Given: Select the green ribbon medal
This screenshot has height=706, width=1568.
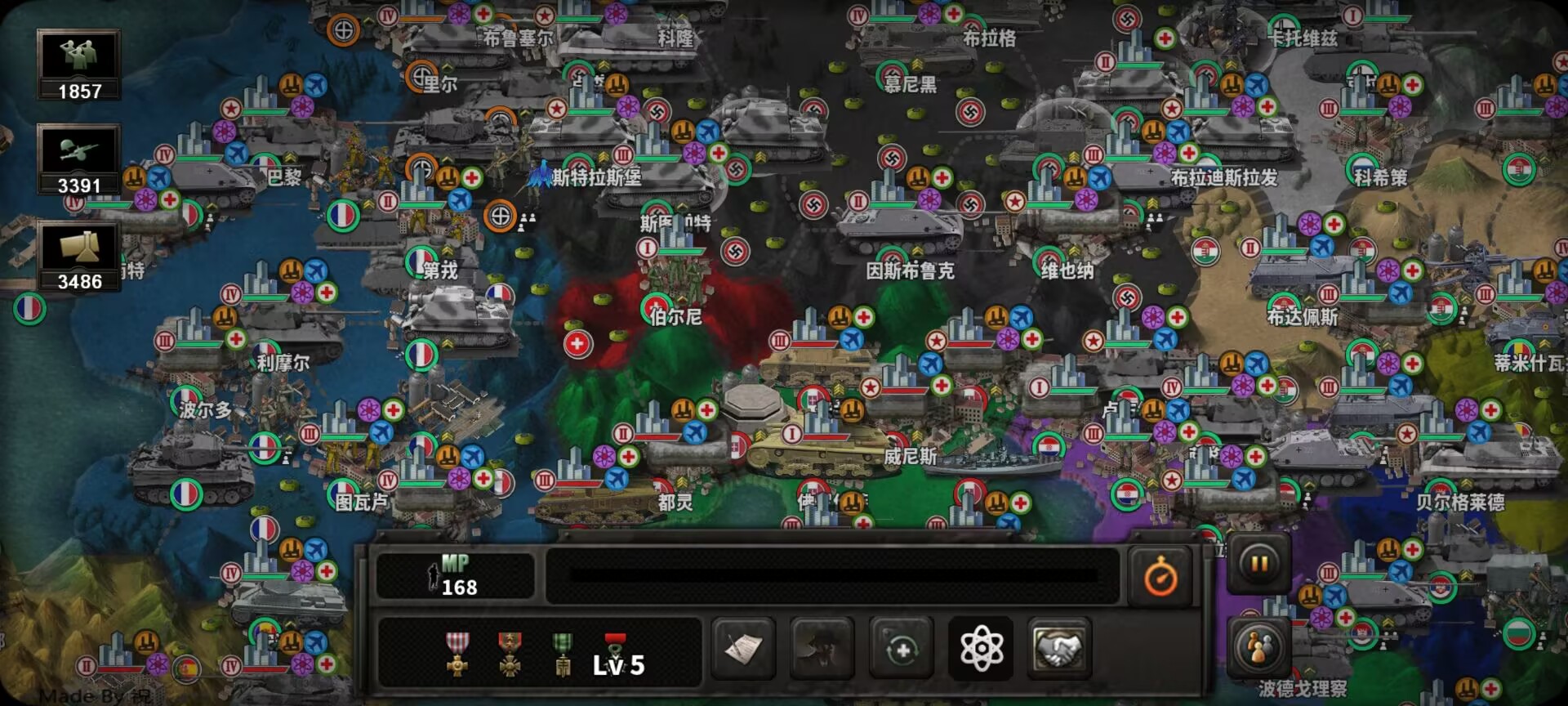Looking at the screenshot, I should click(563, 655).
